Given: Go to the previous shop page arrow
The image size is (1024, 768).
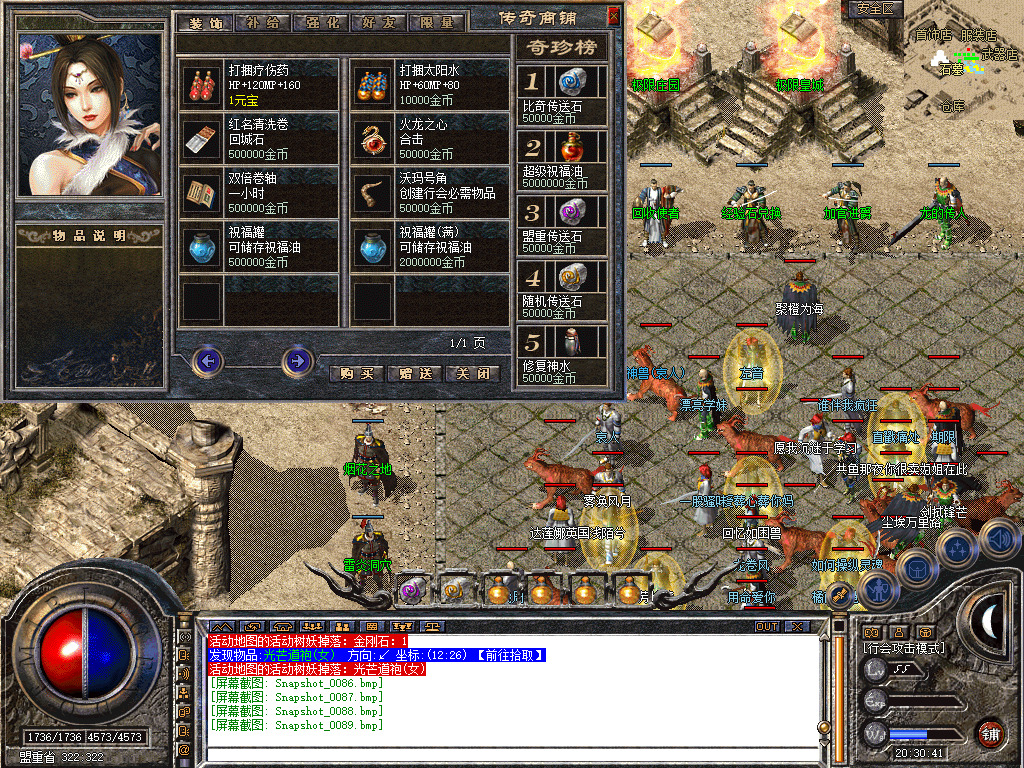Looking at the screenshot, I should [x=207, y=361].
